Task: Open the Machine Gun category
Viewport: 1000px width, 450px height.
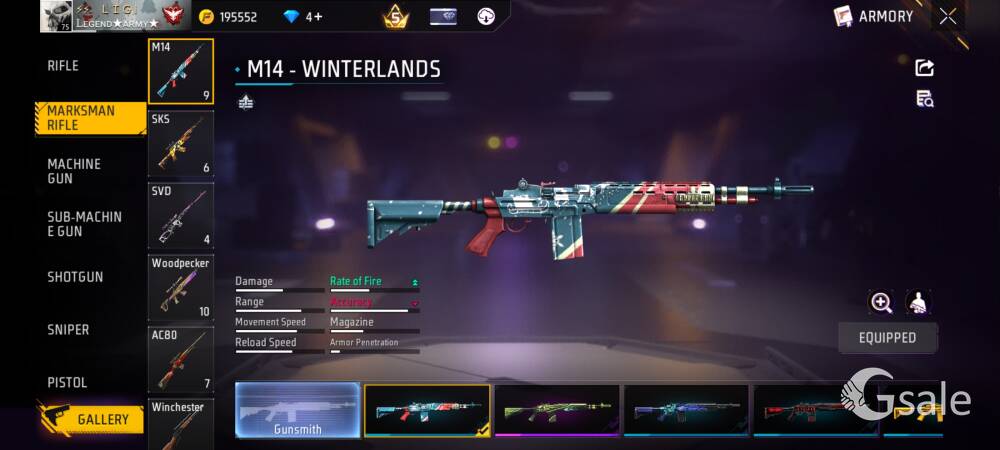Action: point(74,171)
